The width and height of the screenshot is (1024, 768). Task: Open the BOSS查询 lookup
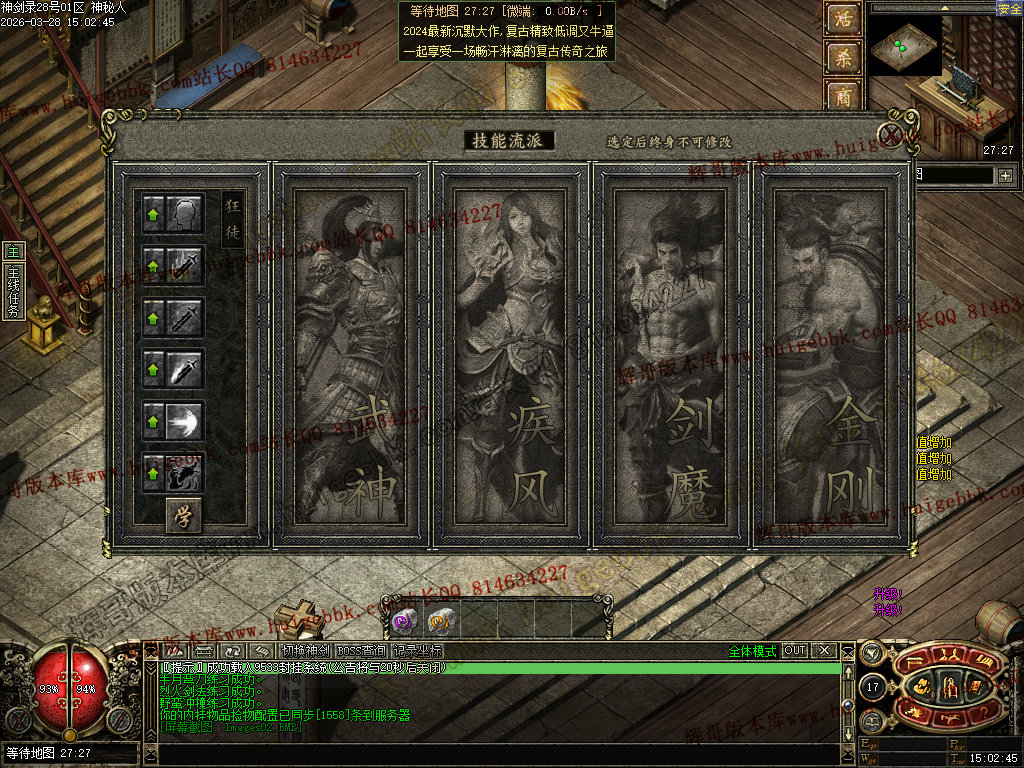[x=361, y=651]
